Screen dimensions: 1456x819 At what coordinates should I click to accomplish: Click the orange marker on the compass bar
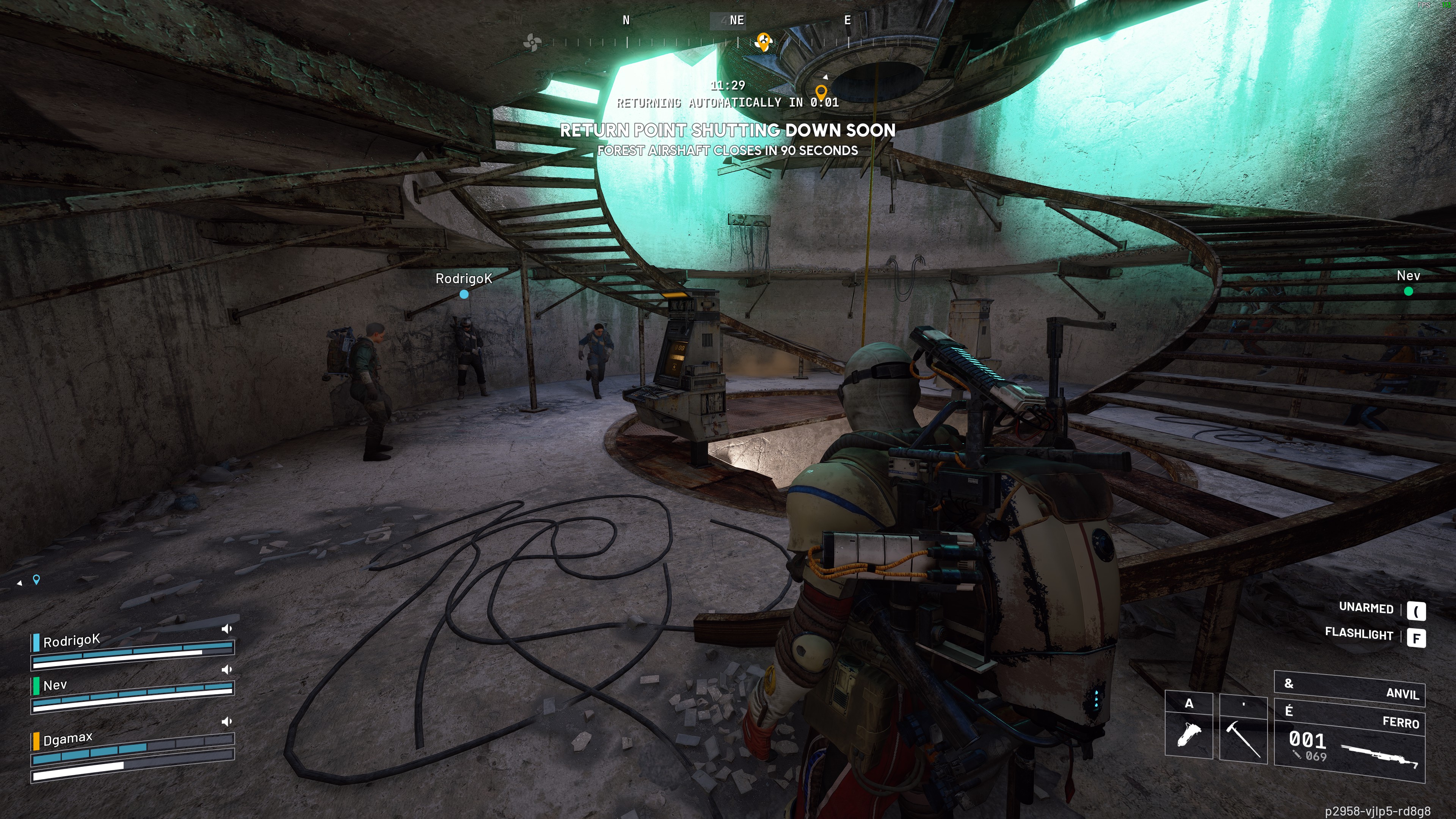(x=764, y=41)
